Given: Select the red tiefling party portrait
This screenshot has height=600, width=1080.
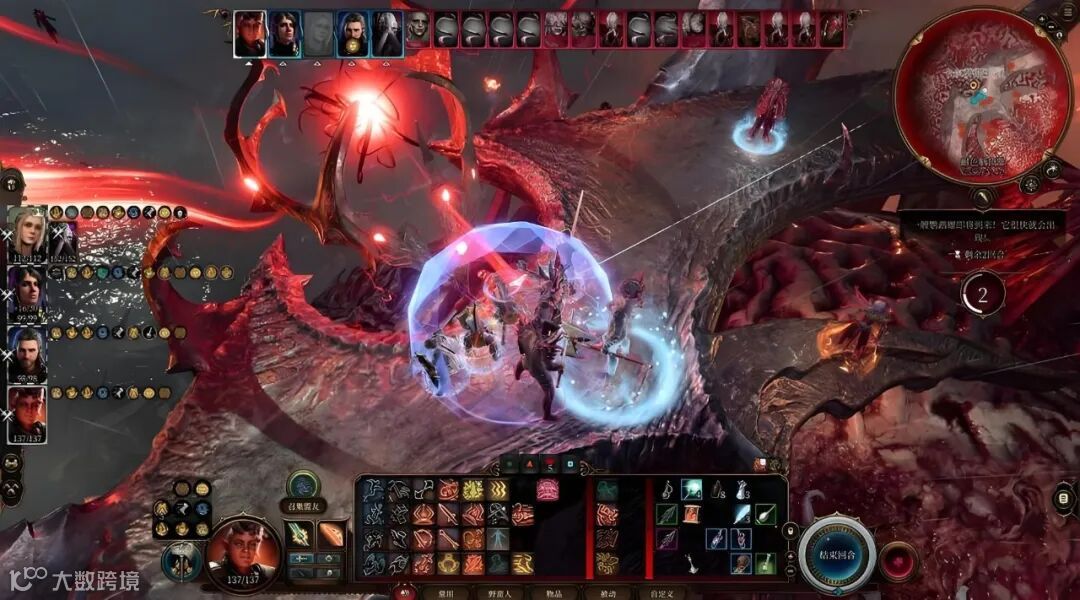Looking at the screenshot, I should (27, 412).
